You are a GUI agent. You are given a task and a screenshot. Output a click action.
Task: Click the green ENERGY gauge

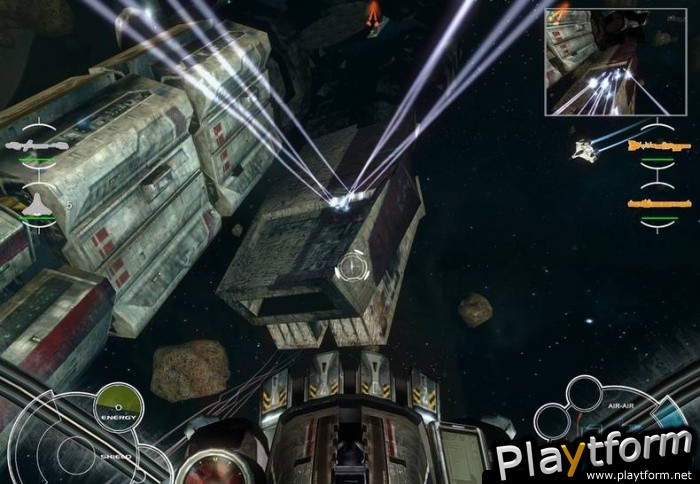119,405
